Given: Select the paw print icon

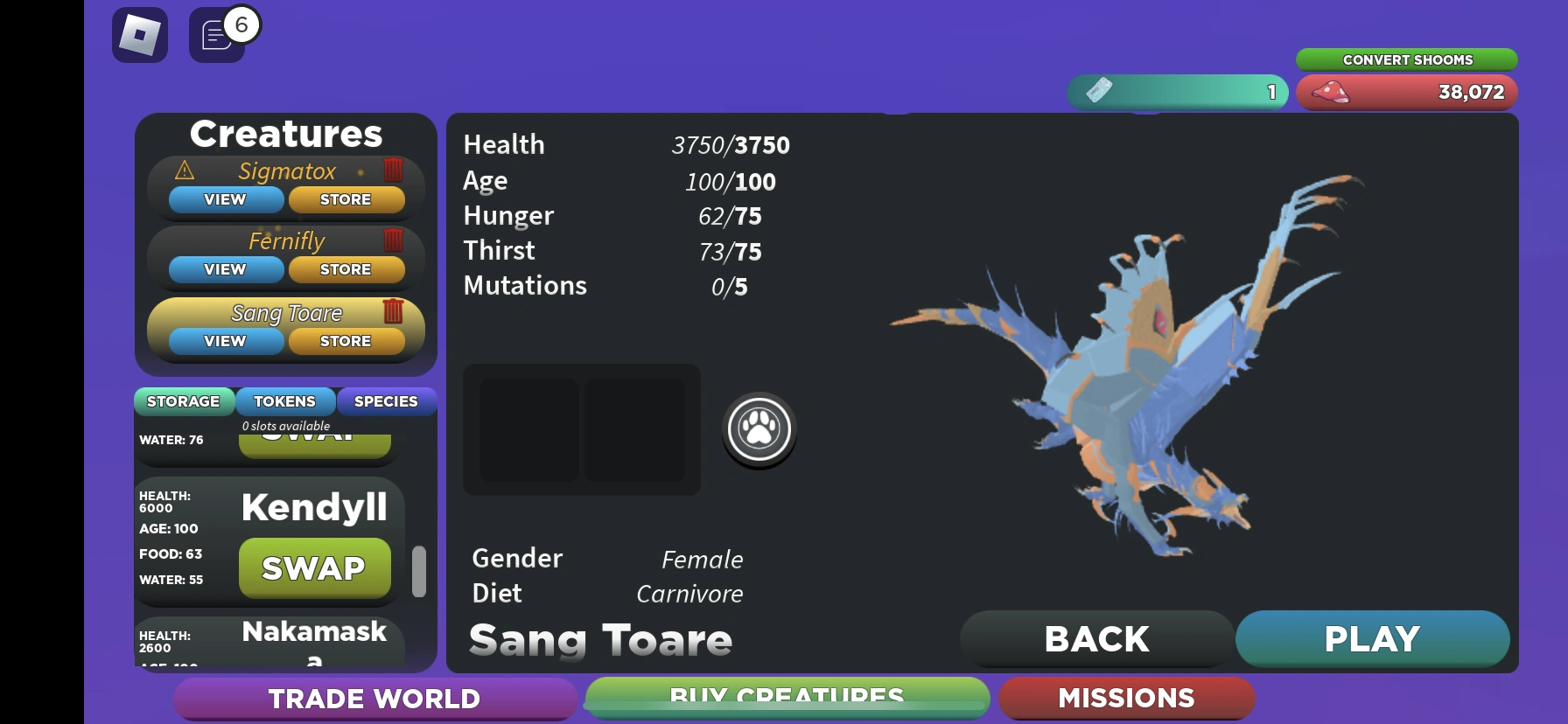Looking at the screenshot, I should [x=758, y=428].
